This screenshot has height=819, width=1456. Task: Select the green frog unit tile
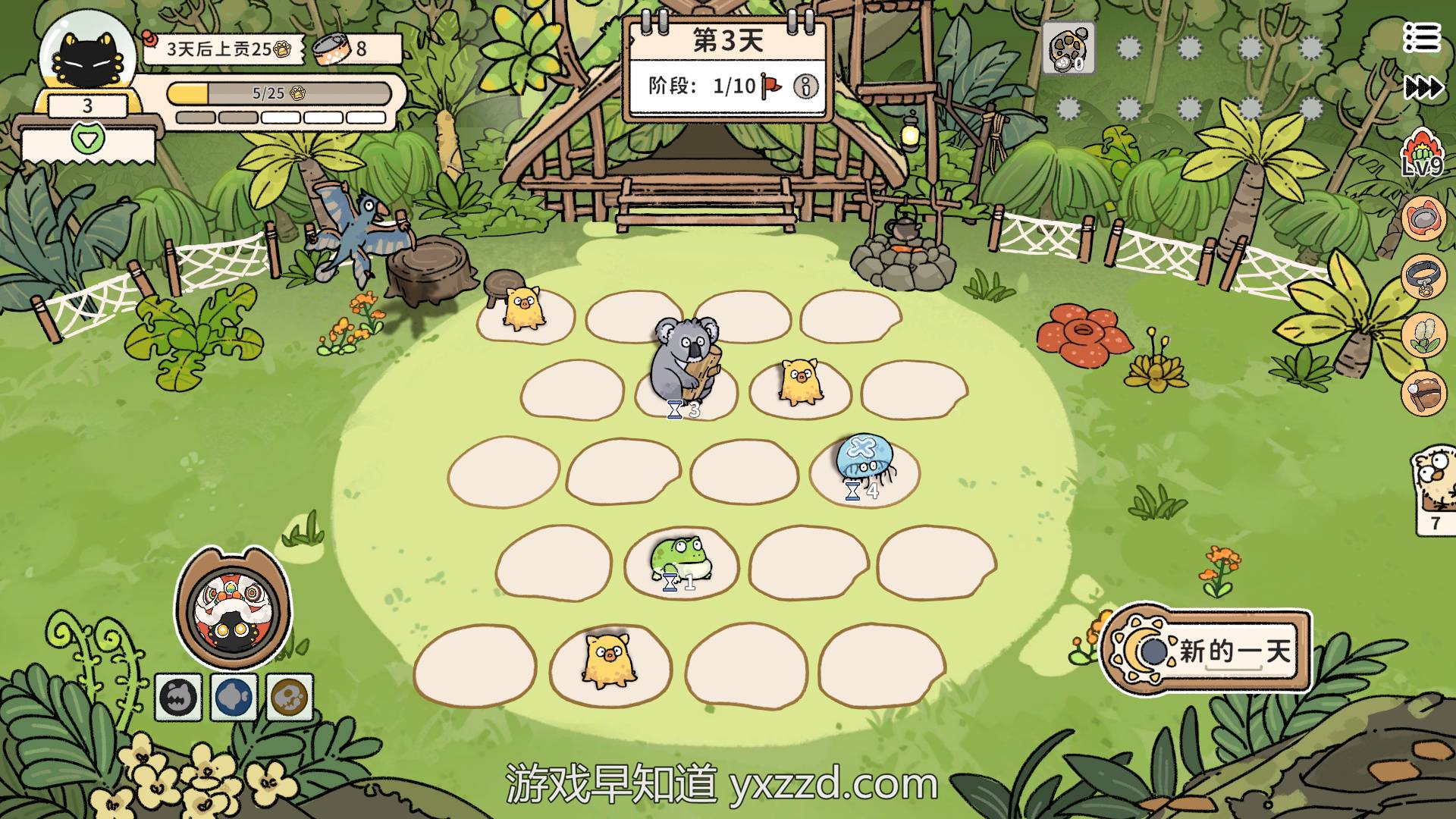pyautogui.click(x=680, y=560)
